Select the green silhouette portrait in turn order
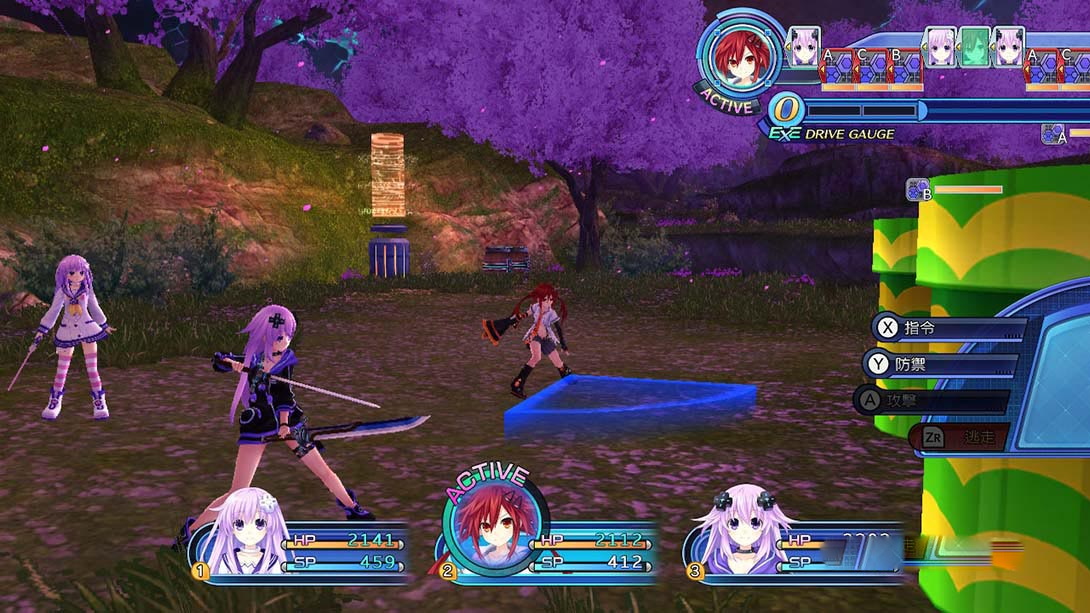Viewport: 1090px width, 613px height. point(974,47)
